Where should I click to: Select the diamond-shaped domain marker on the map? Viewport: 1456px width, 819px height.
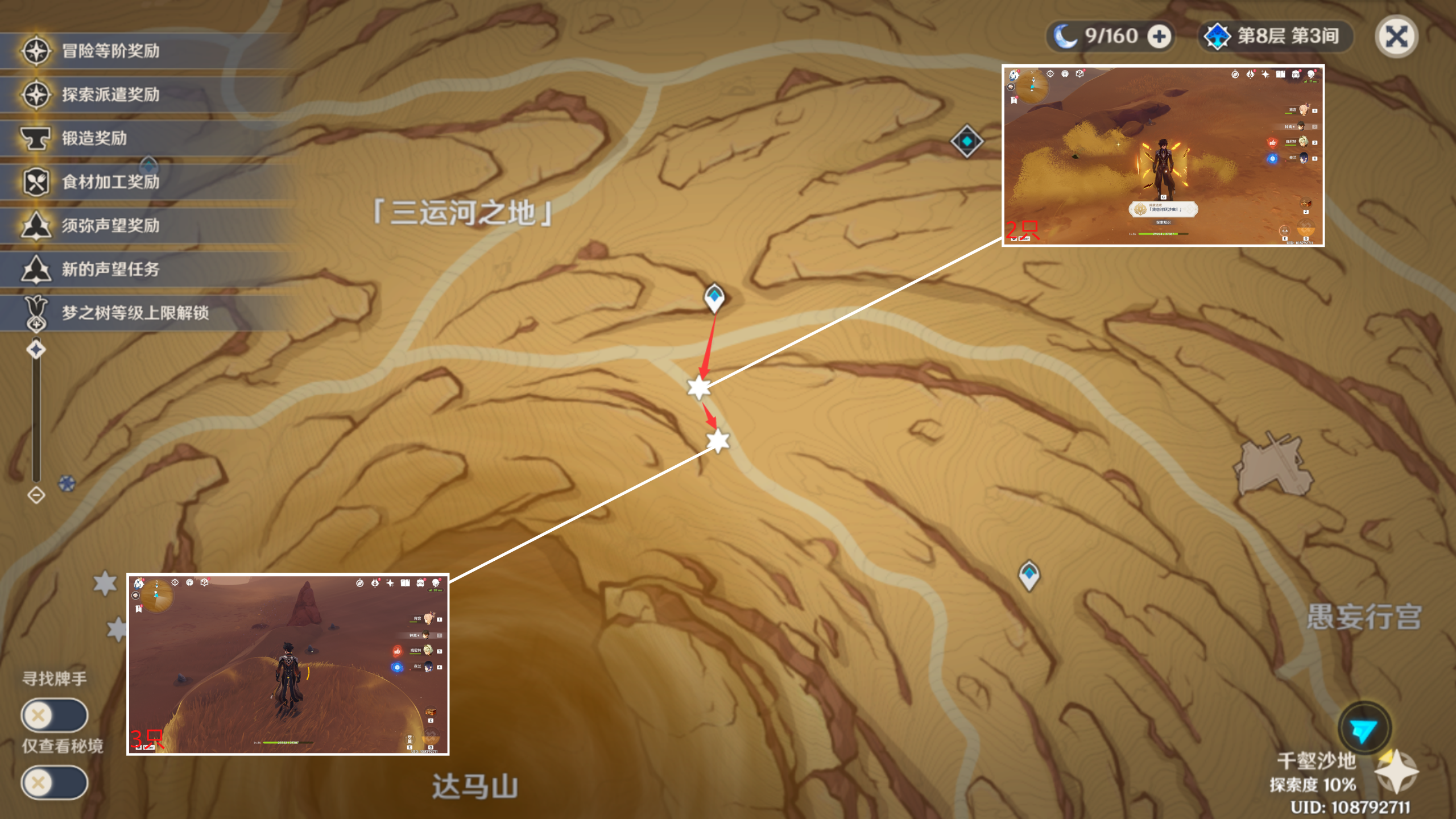[966, 141]
